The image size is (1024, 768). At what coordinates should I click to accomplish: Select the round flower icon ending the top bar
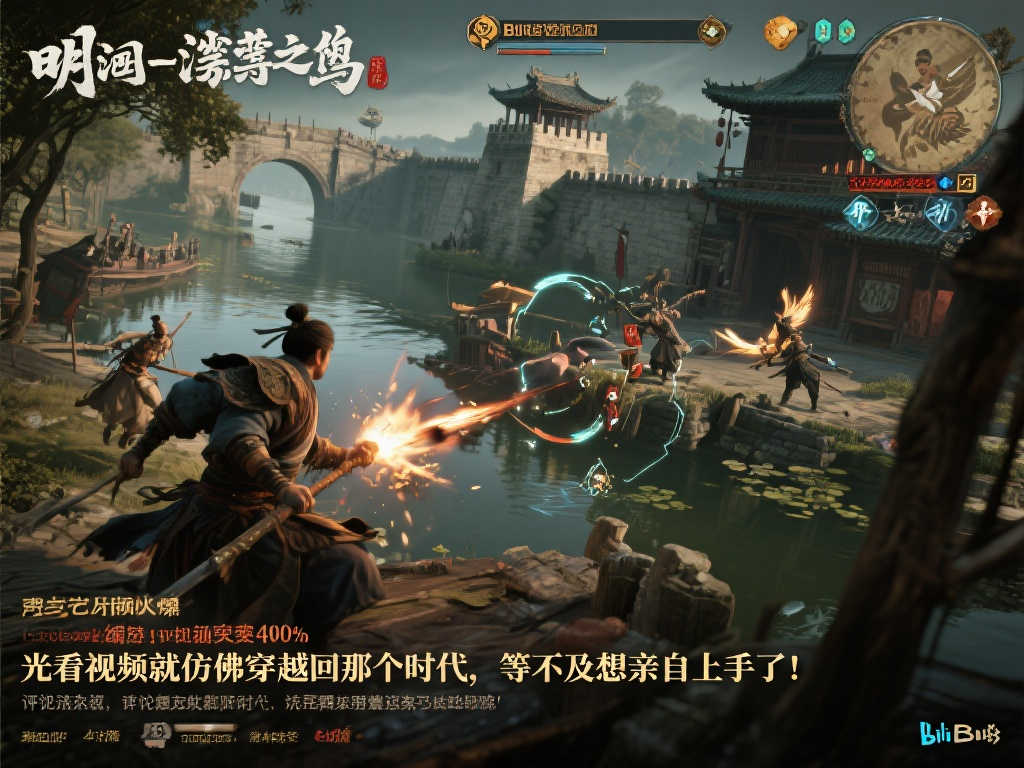pyautogui.click(x=712, y=31)
